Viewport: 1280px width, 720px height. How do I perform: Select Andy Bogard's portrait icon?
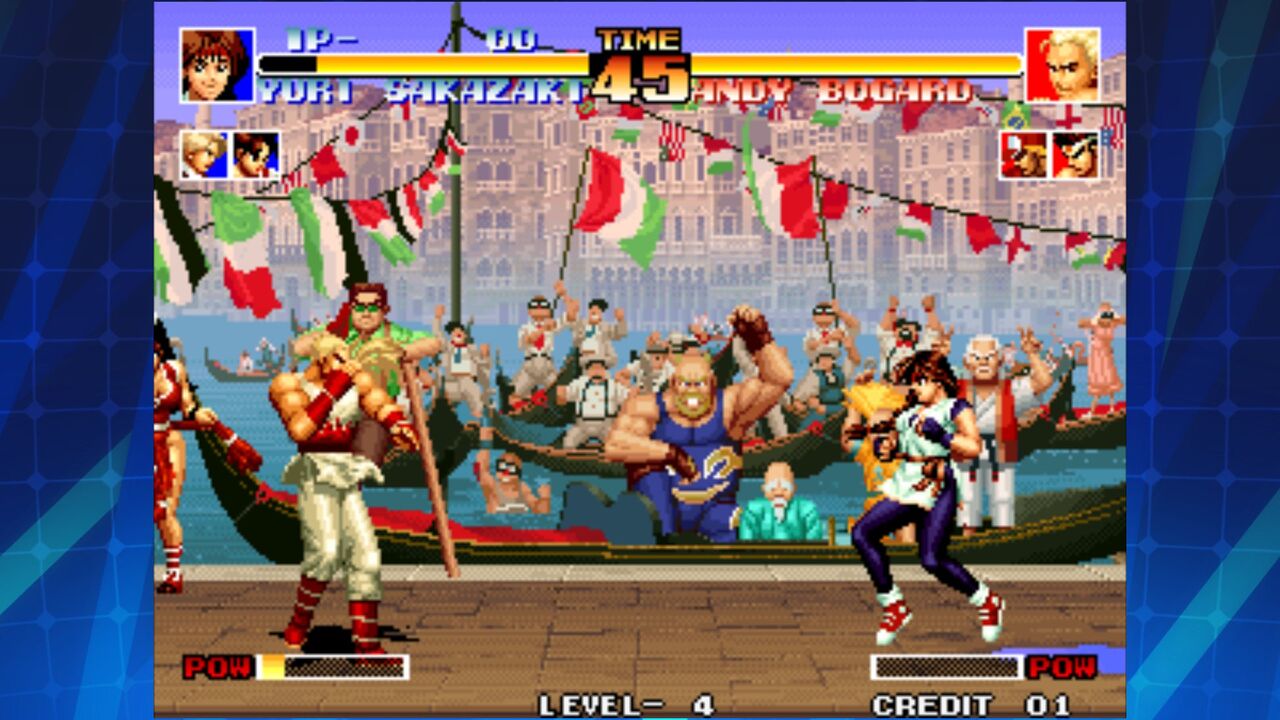[x=1065, y=65]
